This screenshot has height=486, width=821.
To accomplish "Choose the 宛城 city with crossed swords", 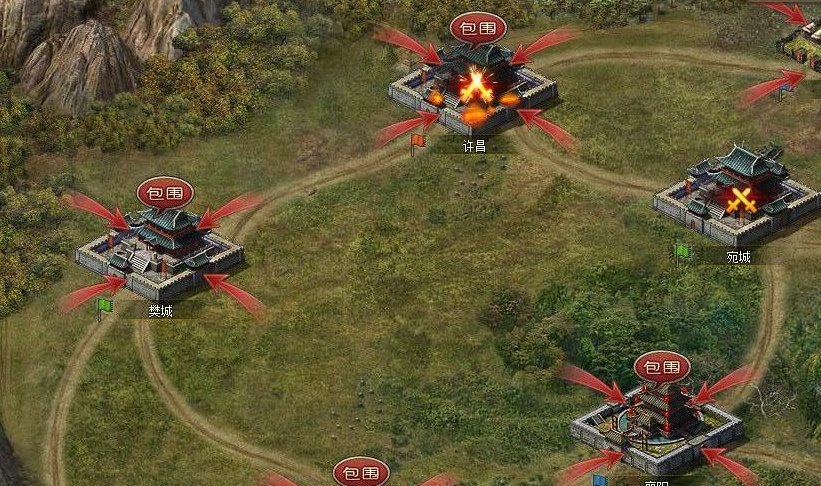I will pyautogui.click(x=737, y=198).
